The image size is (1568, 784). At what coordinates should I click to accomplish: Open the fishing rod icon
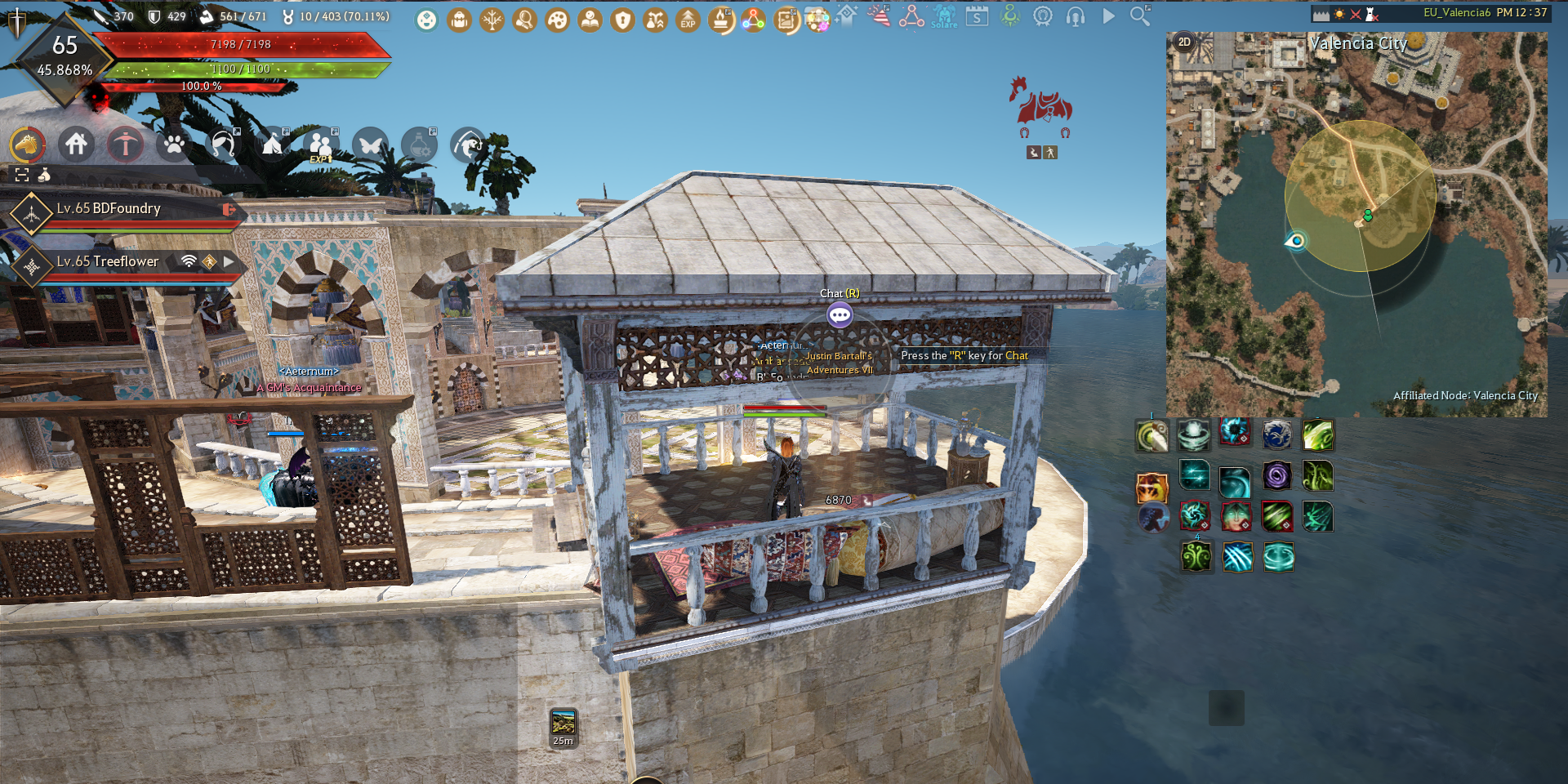coord(468,145)
